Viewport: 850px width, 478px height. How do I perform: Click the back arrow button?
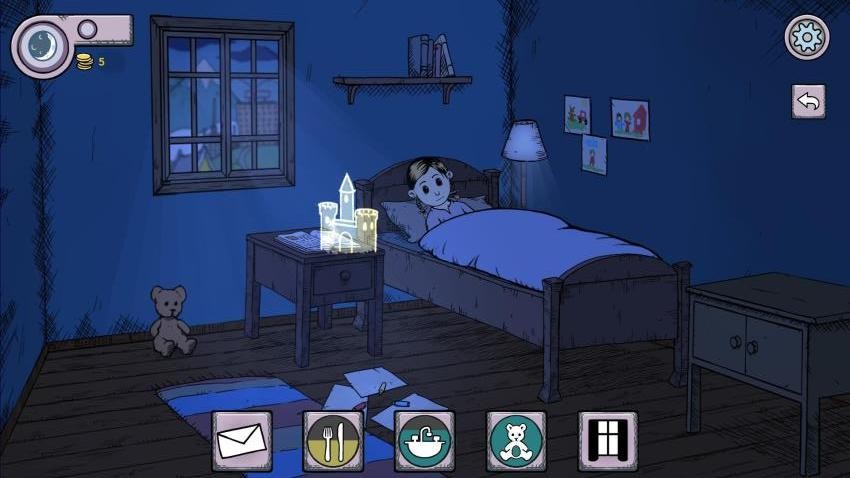(808, 102)
